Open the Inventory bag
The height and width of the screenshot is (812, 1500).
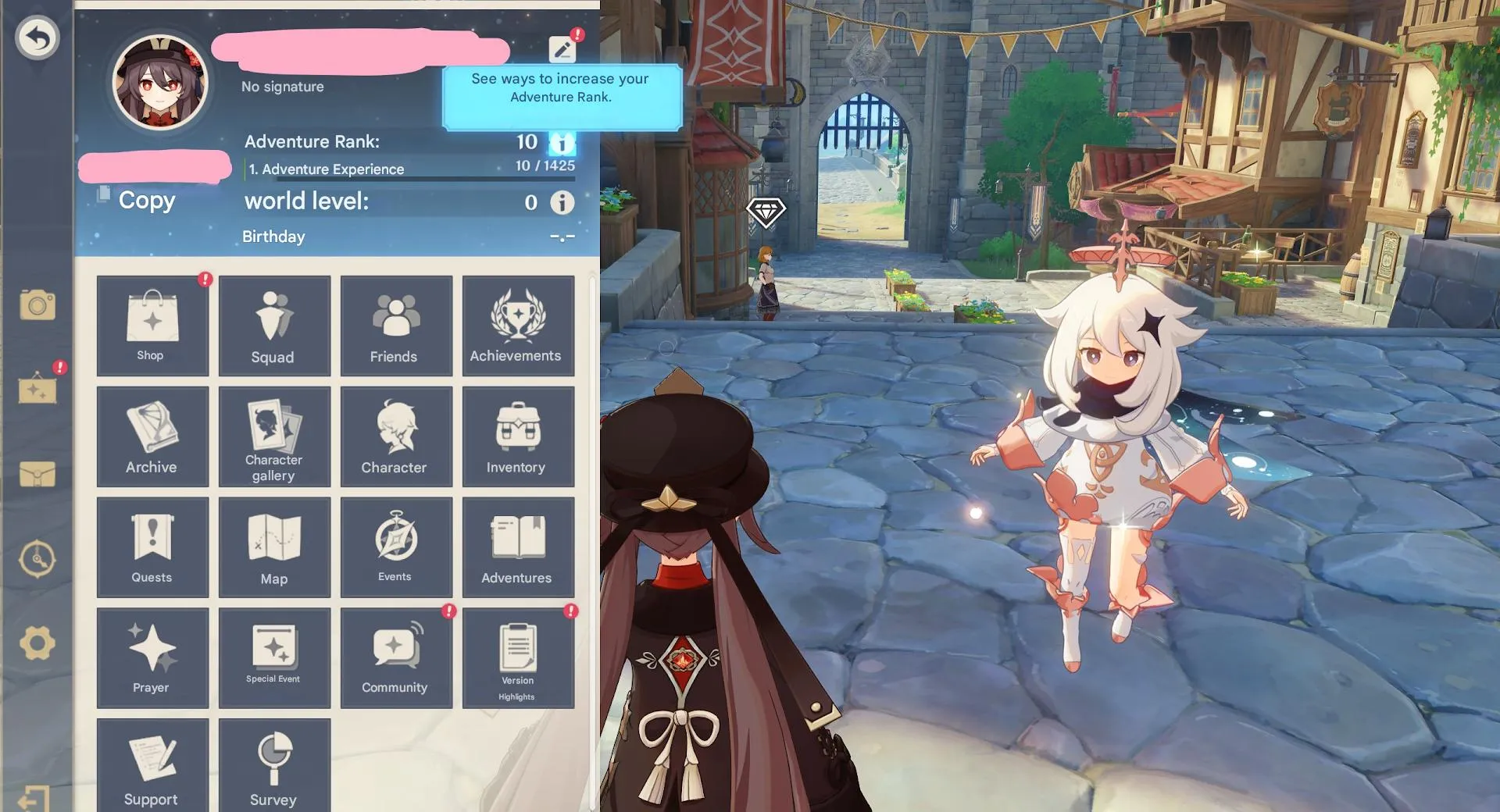pos(518,436)
